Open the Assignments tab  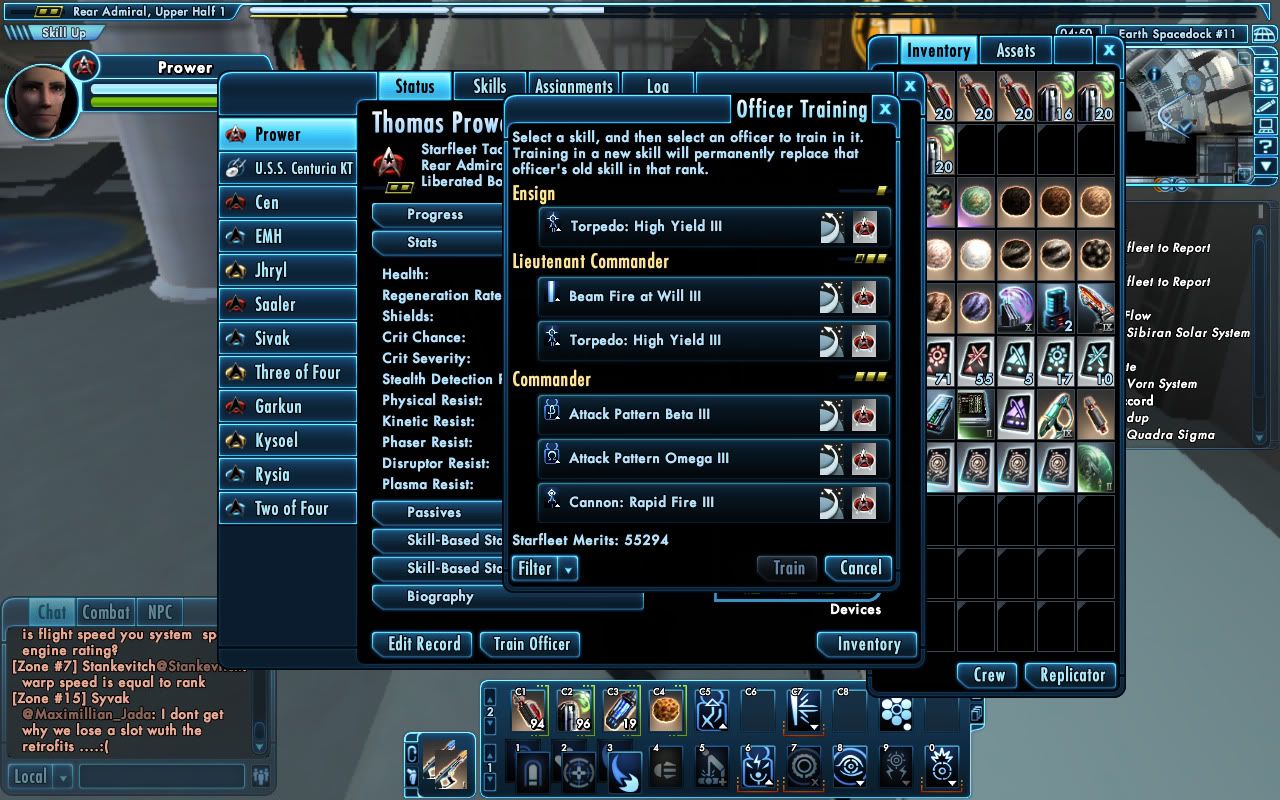(573, 87)
